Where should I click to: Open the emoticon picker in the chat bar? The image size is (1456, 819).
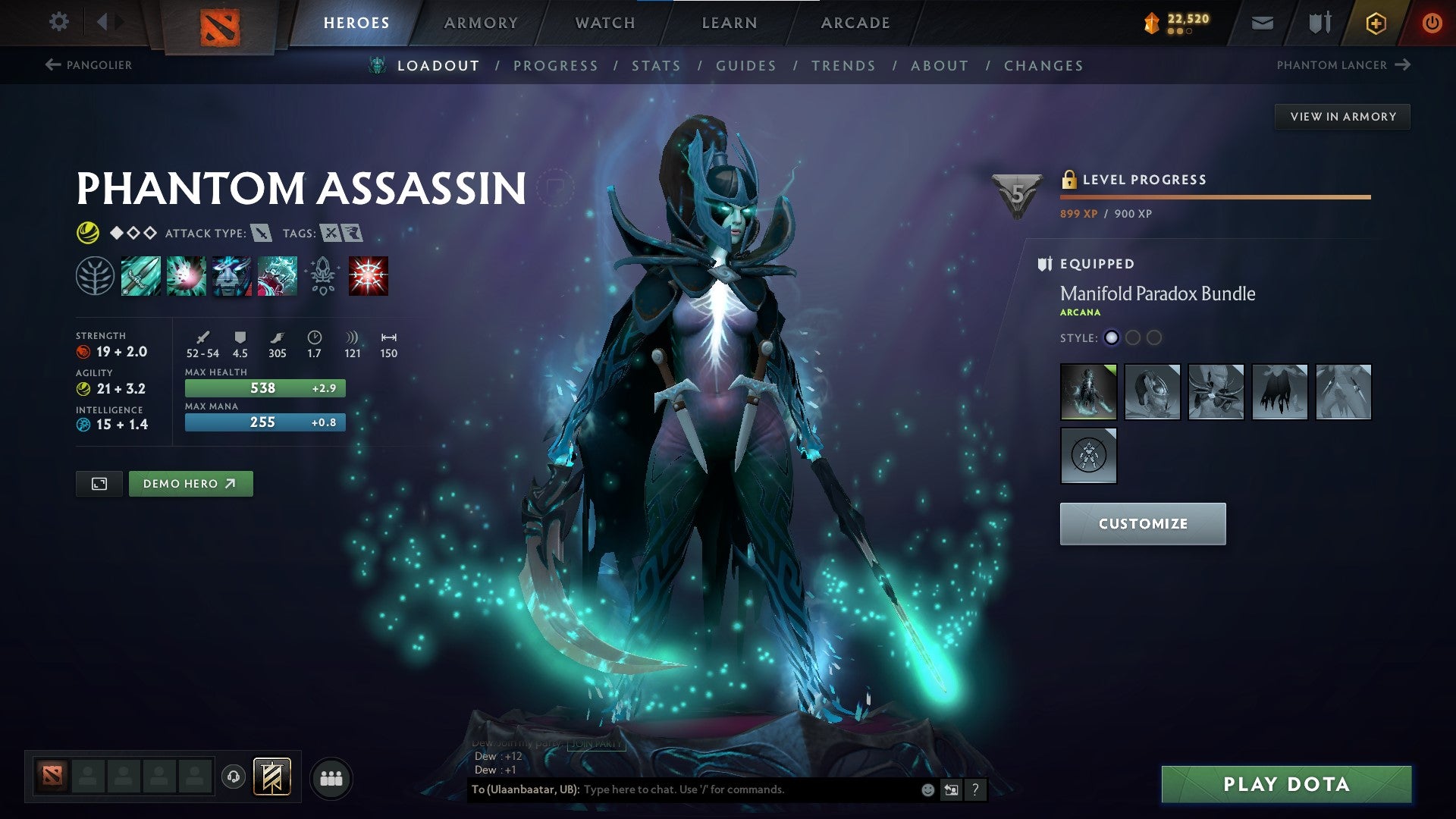(x=928, y=789)
